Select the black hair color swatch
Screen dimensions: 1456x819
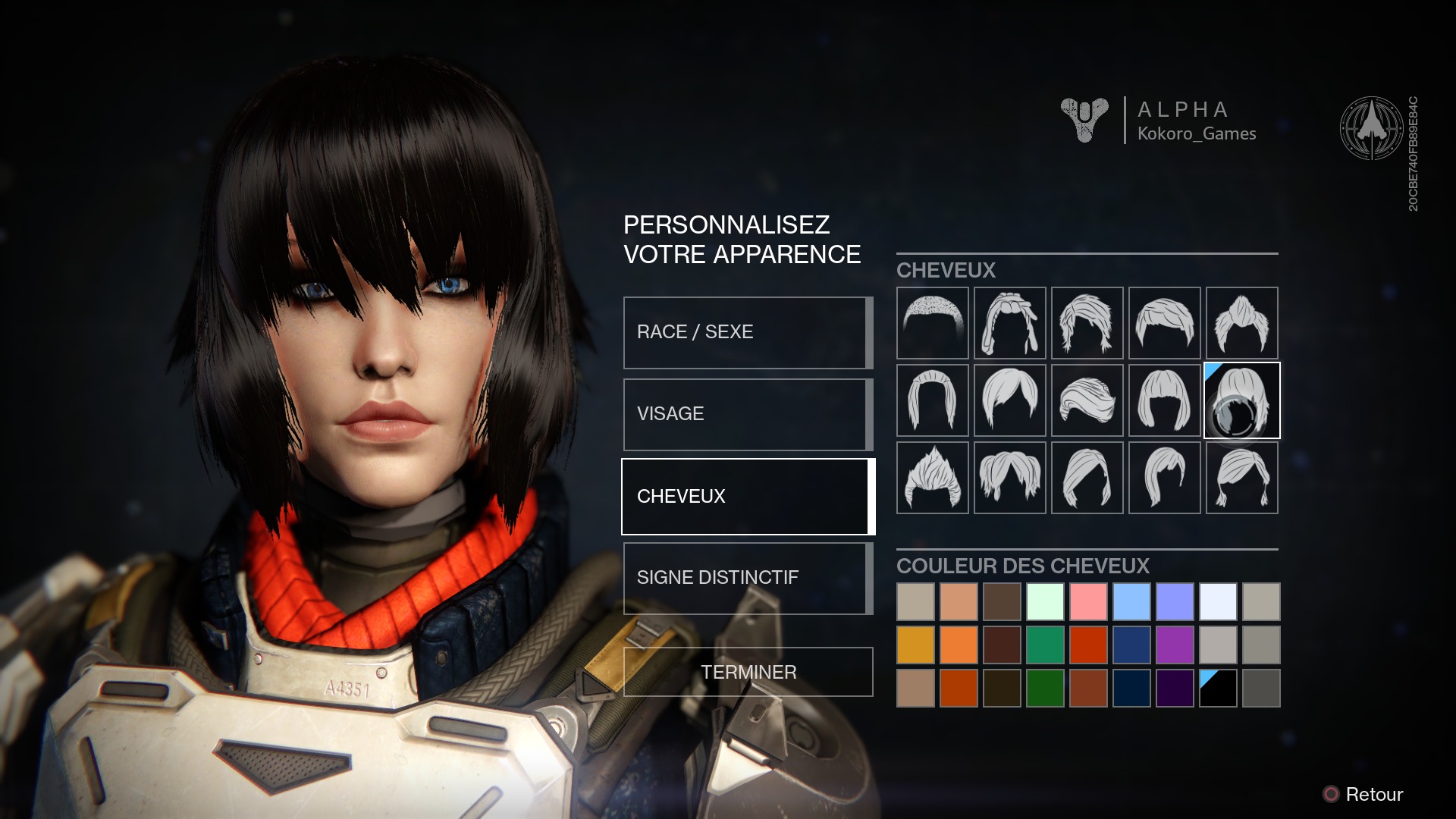[1218, 688]
